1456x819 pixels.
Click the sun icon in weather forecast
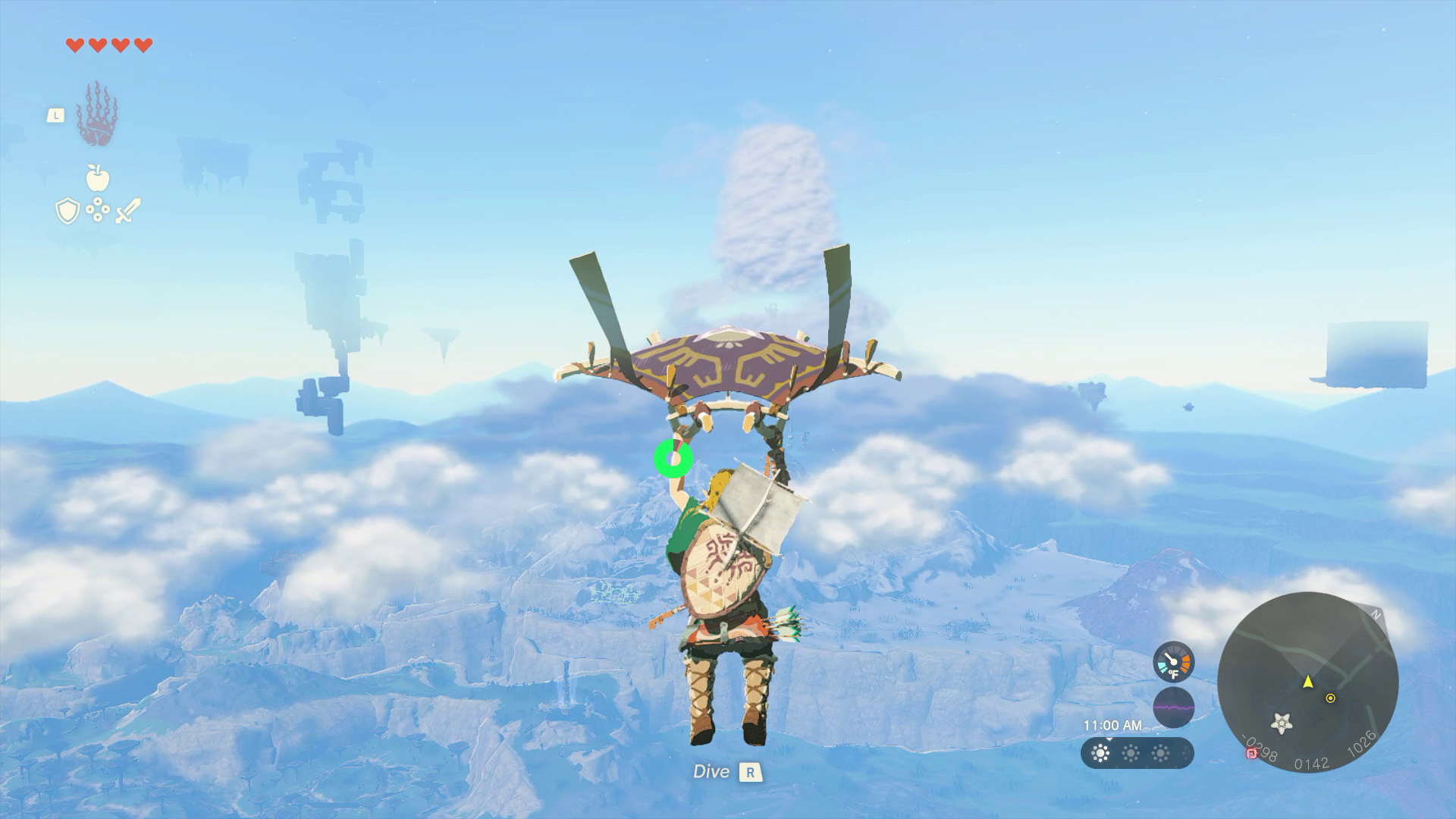tap(1100, 753)
